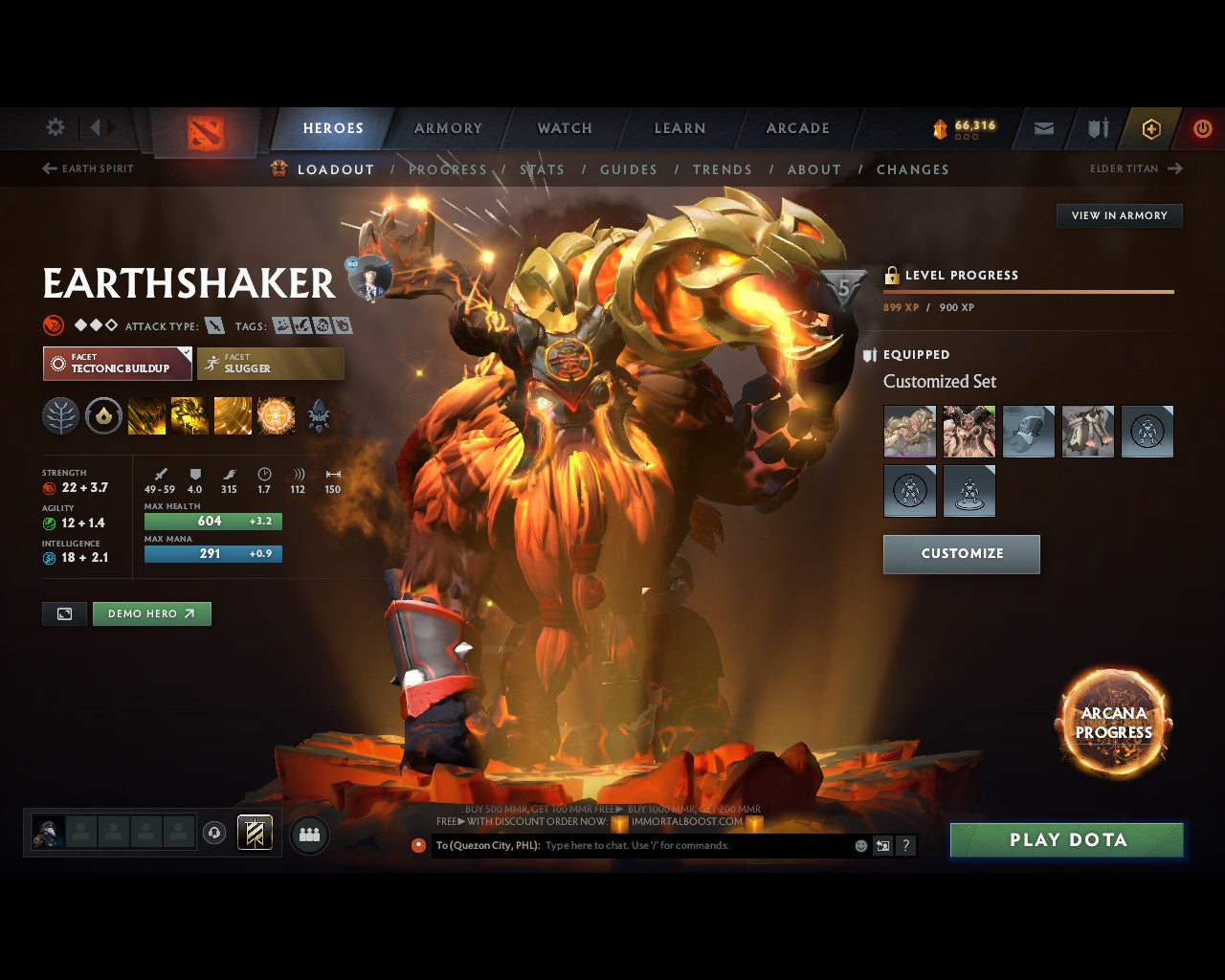
Task: Quit using the red power button
Action: pyautogui.click(x=1202, y=128)
